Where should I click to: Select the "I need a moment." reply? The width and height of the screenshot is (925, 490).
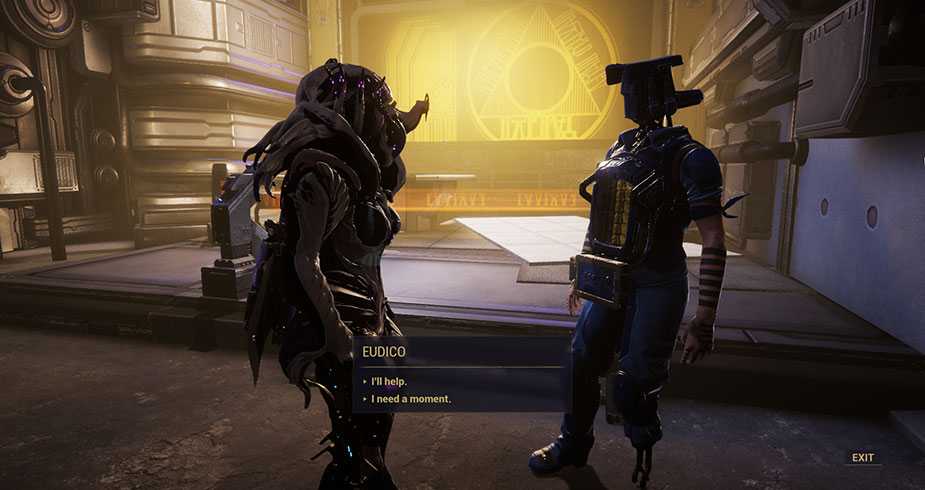(410, 399)
